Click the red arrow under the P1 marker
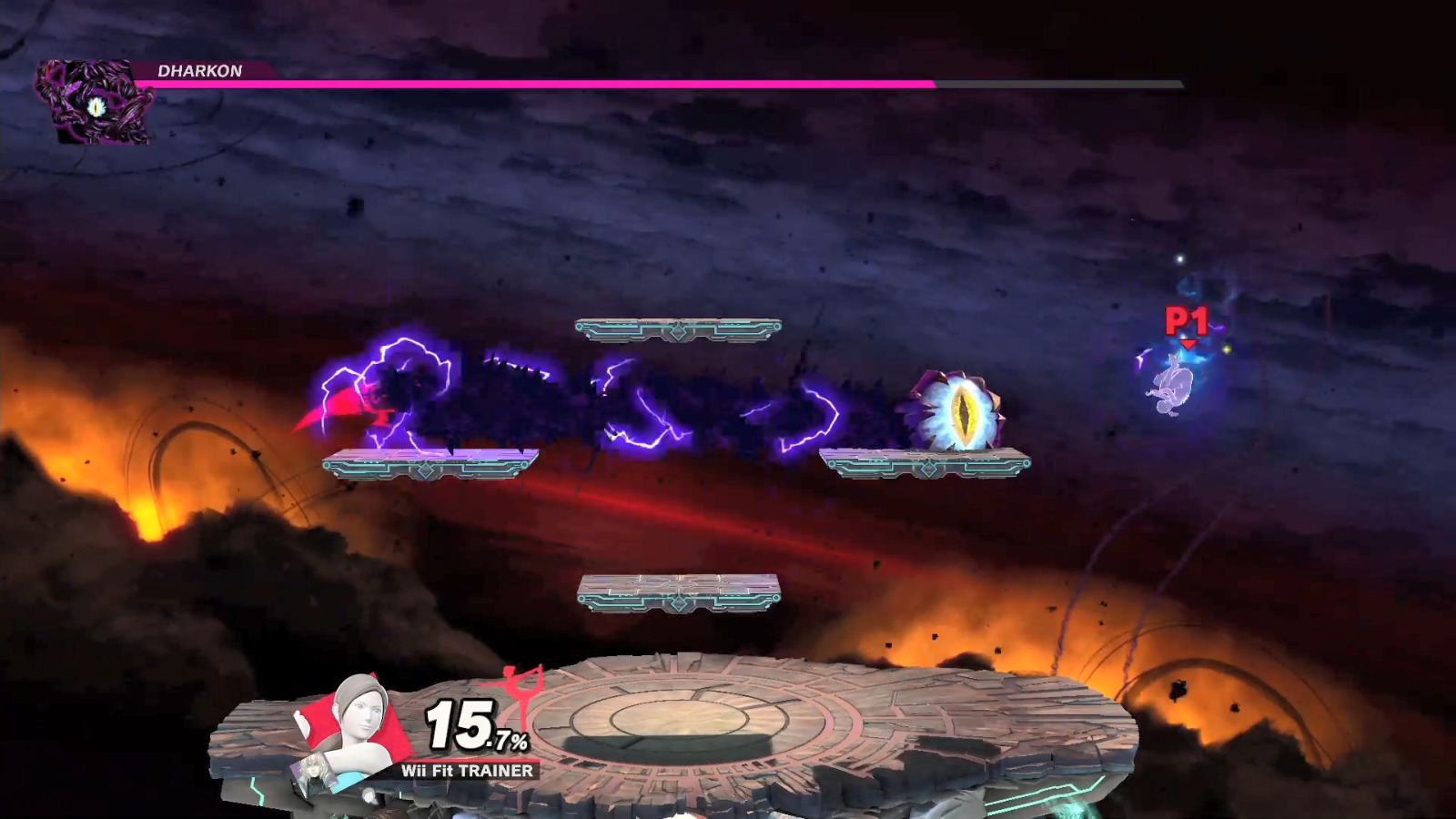The height and width of the screenshot is (819, 1456). point(1188,344)
